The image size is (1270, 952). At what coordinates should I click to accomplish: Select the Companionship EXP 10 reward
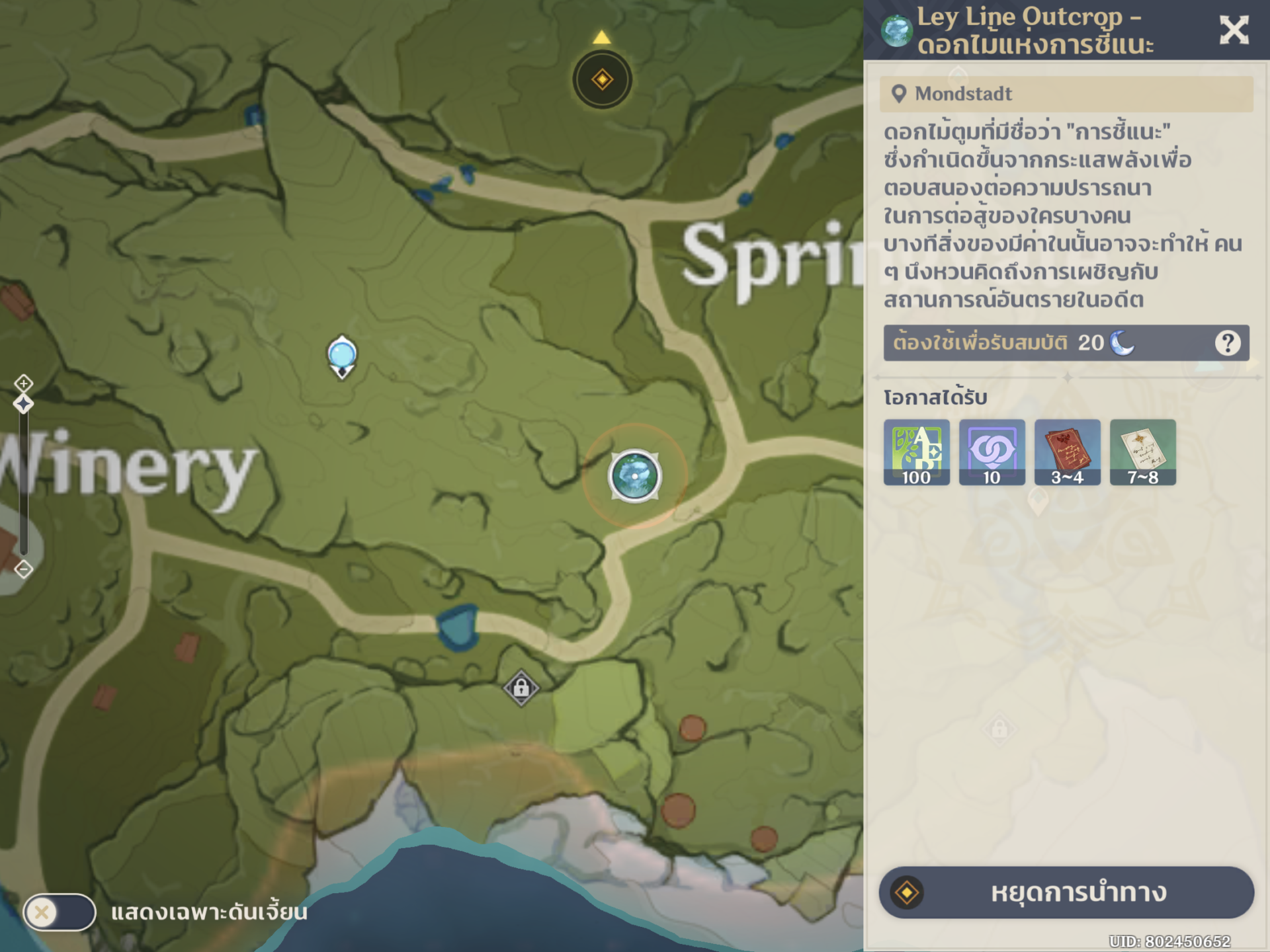point(992,452)
